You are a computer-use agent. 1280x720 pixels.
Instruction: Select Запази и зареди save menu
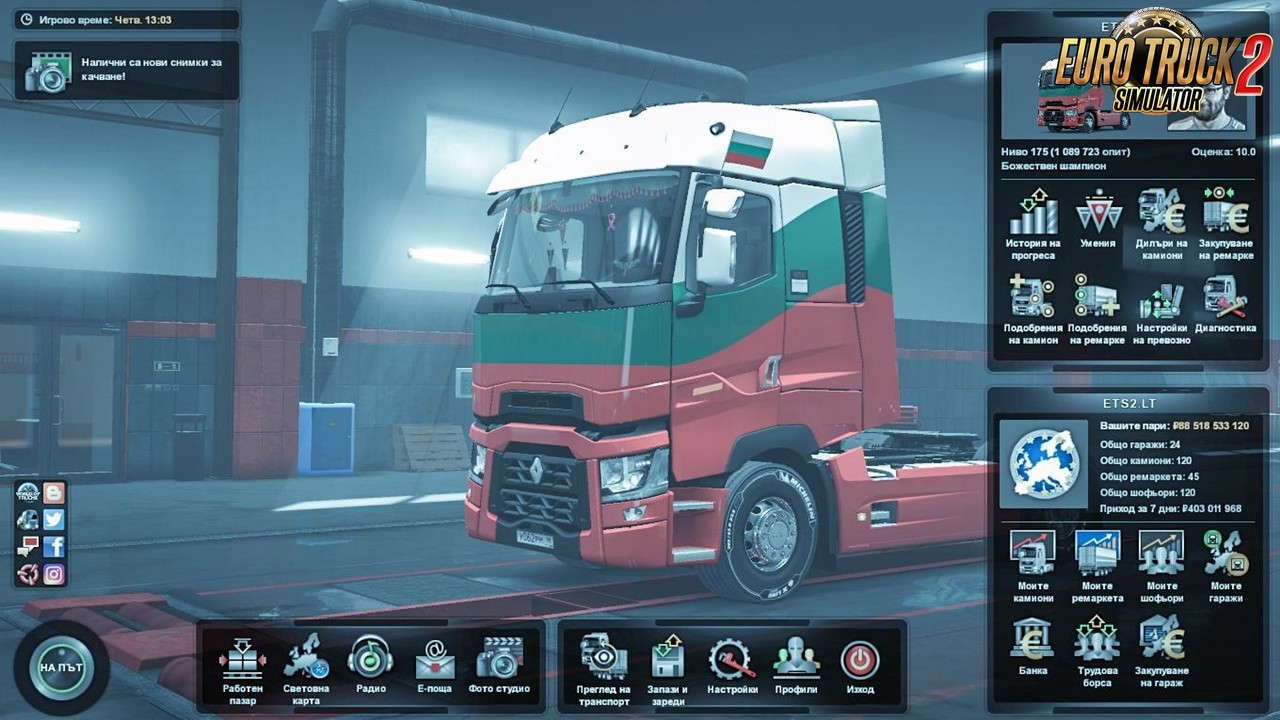click(667, 664)
